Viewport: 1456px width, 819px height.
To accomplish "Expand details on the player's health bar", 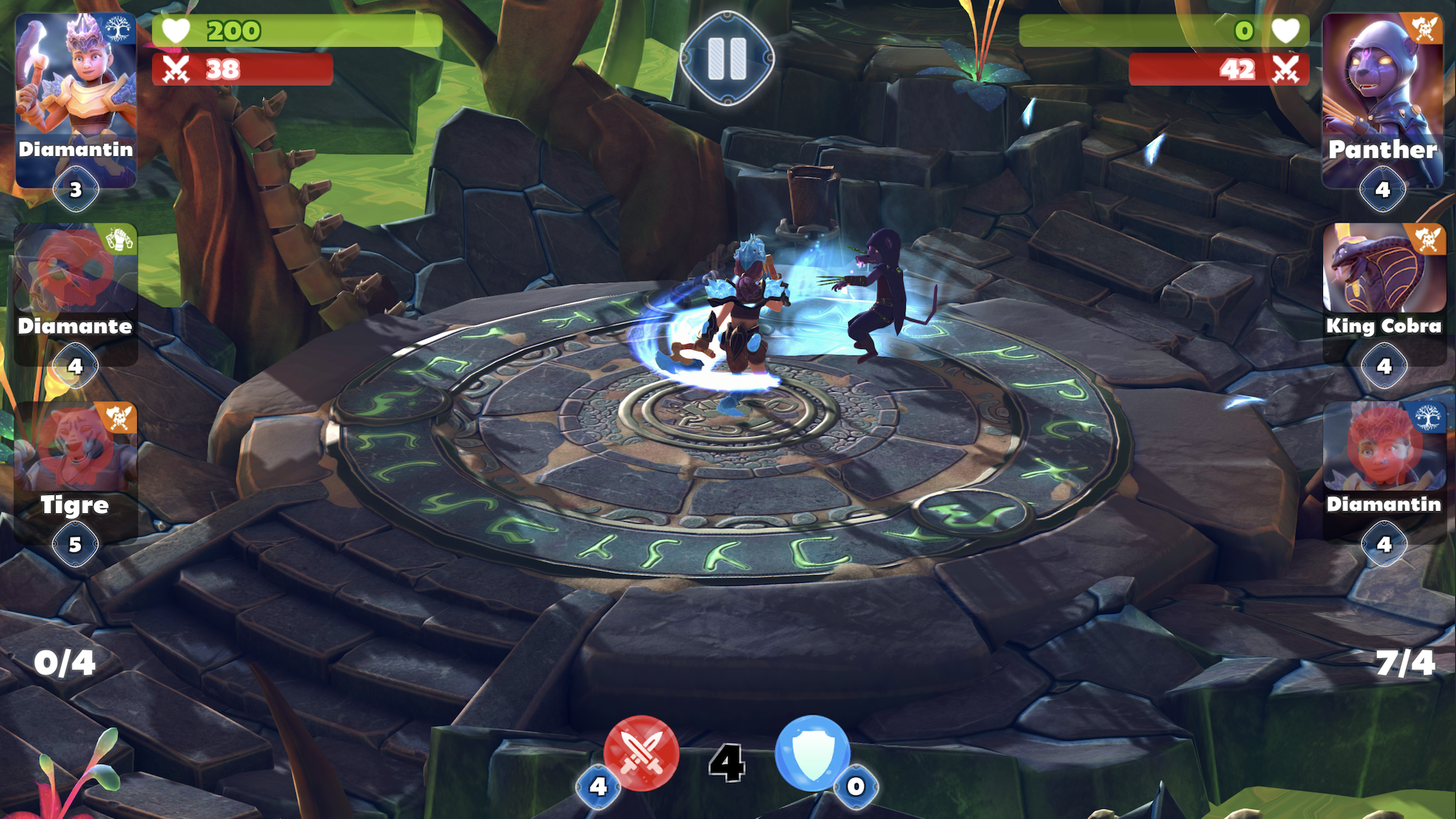I will (x=299, y=30).
